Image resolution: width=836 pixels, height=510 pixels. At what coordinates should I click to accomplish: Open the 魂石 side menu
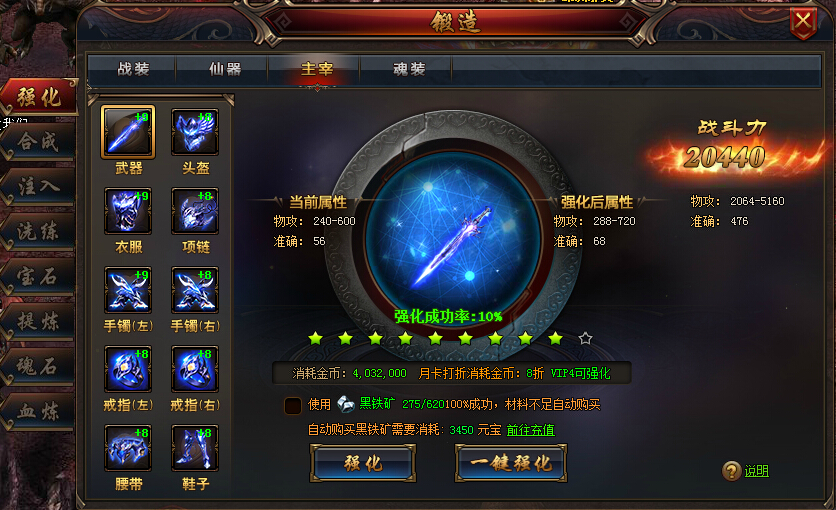pyautogui.click(x=38, y=366)
